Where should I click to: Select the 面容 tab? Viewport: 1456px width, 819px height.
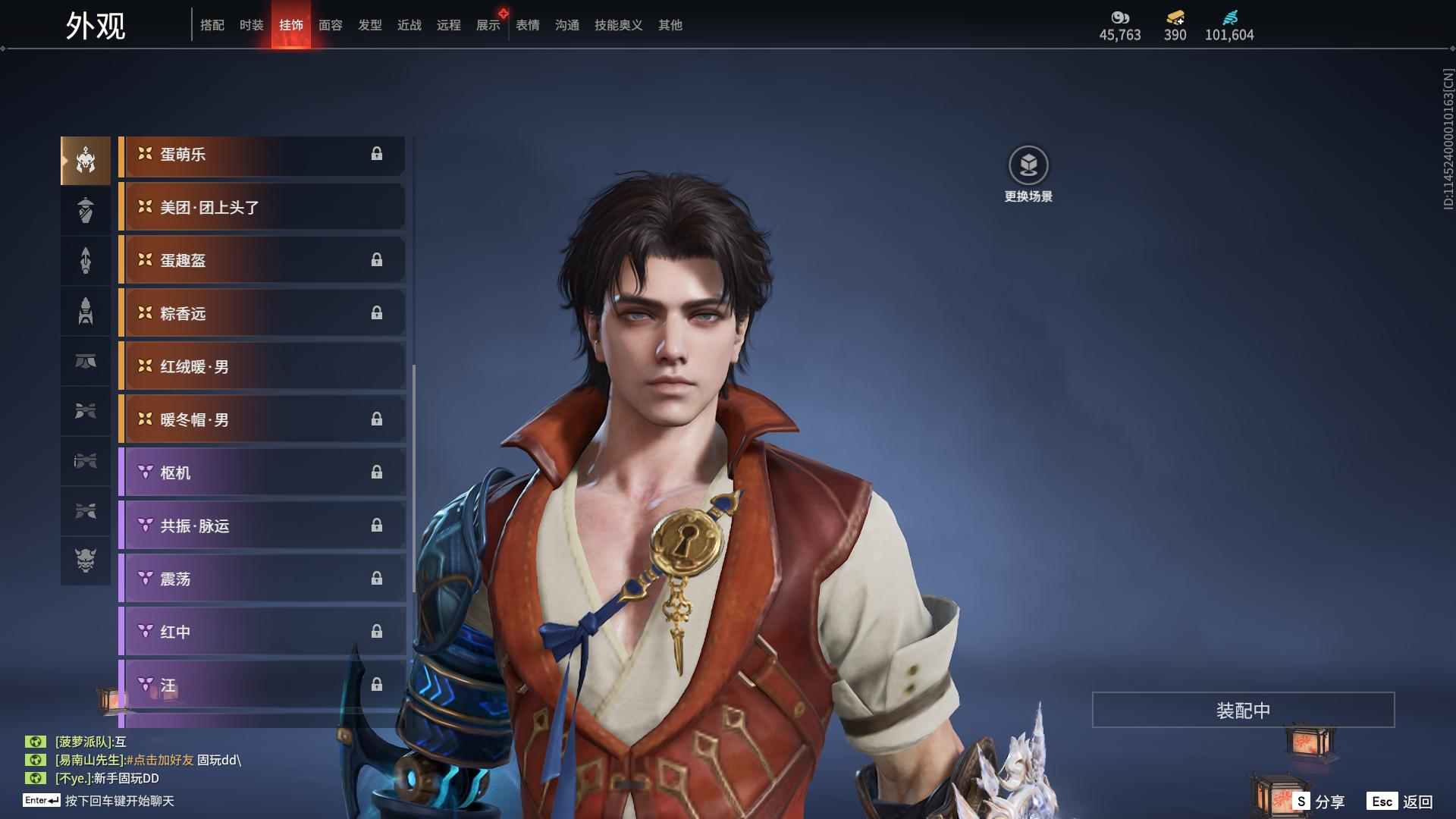click(330, 25)
